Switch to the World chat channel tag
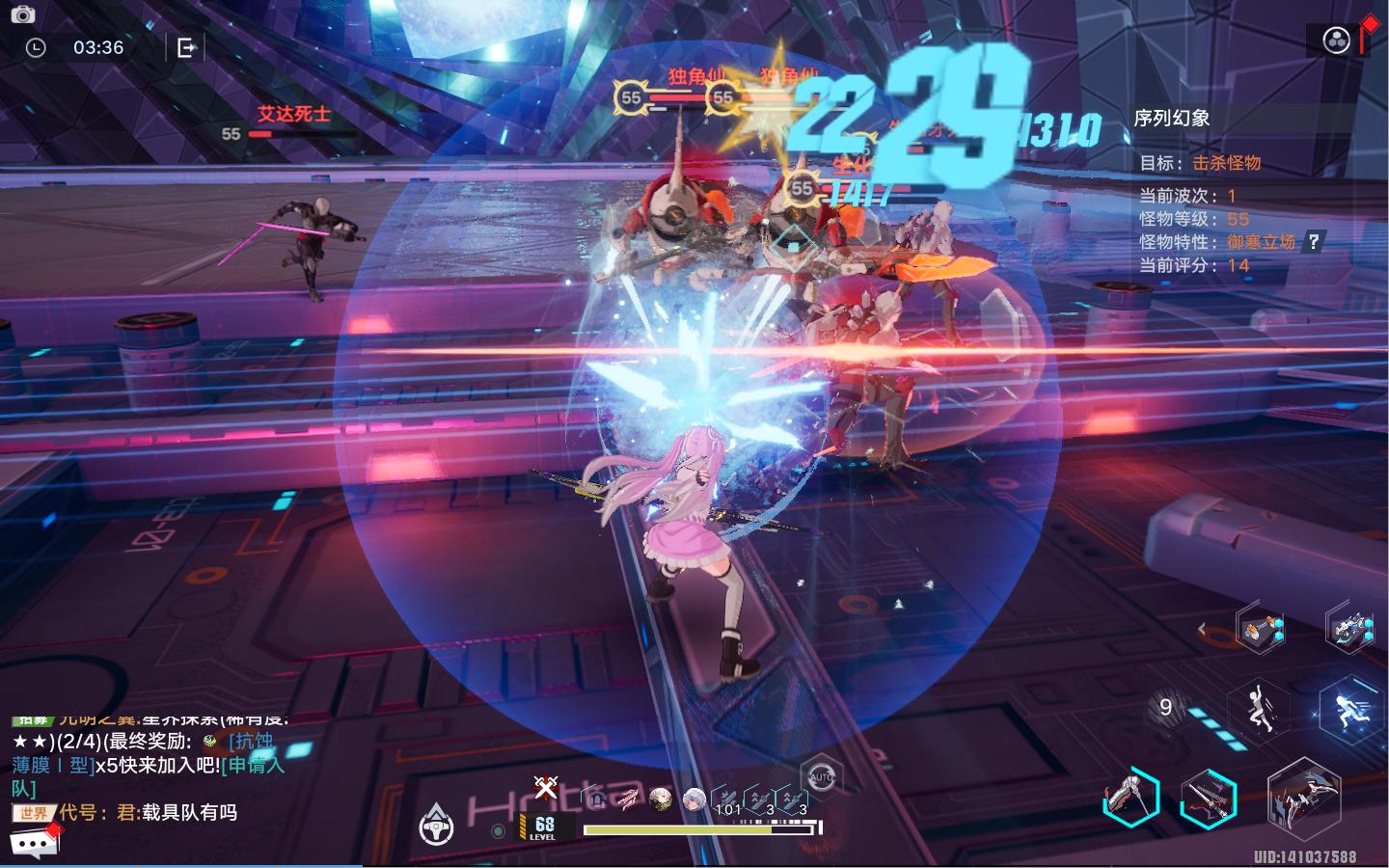Viewport: 1389px width, 868px height. (x=33, y=813)
